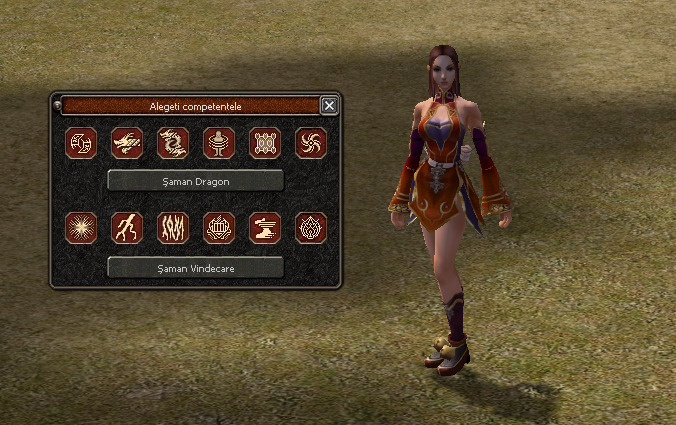Choose the Şaman Vindecare skill group
Viewport: 676px width, 425px height.
pyautogui.click(x=196, y=267)
